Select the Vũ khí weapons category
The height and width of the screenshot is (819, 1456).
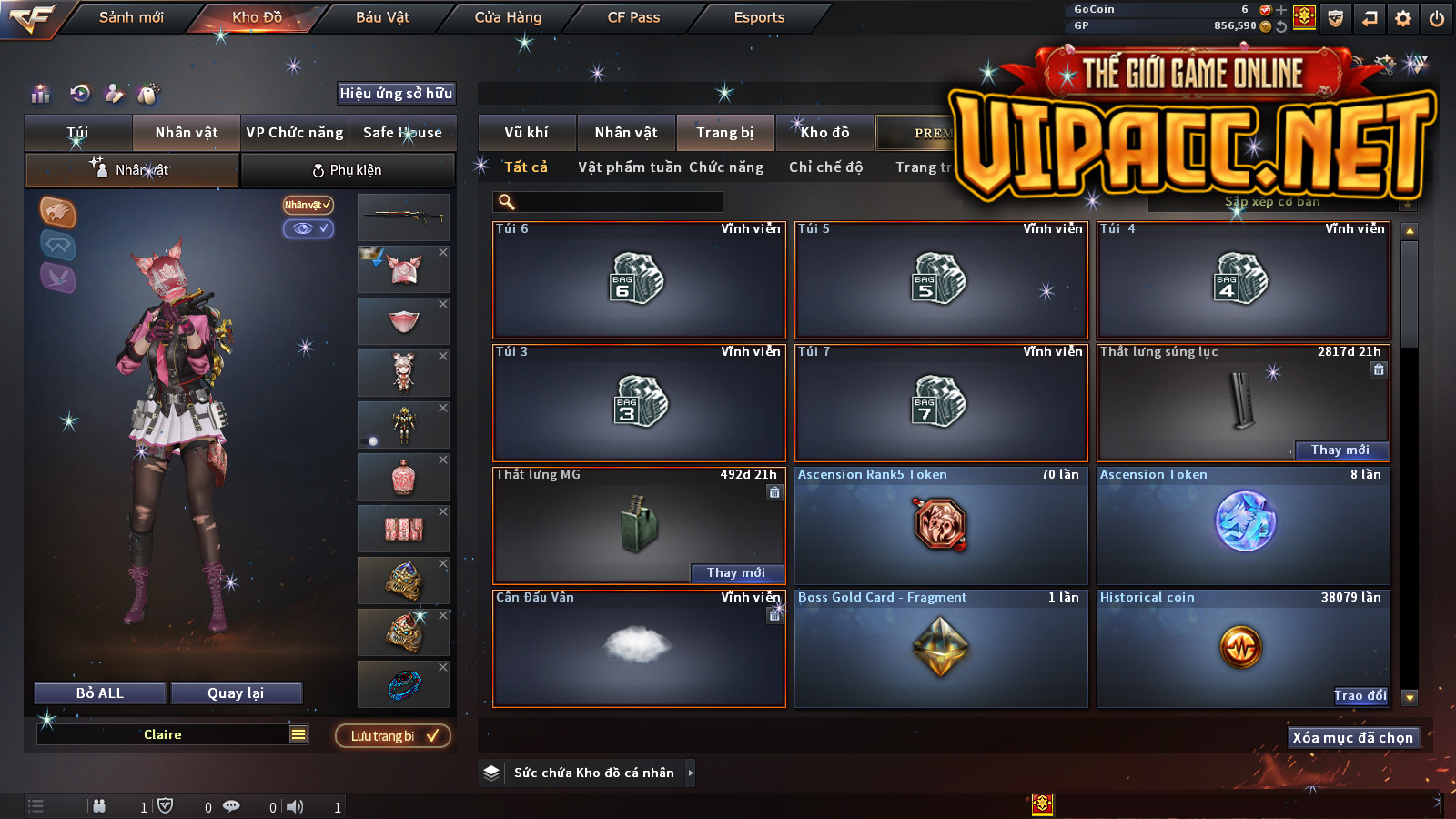pos(526,133)
